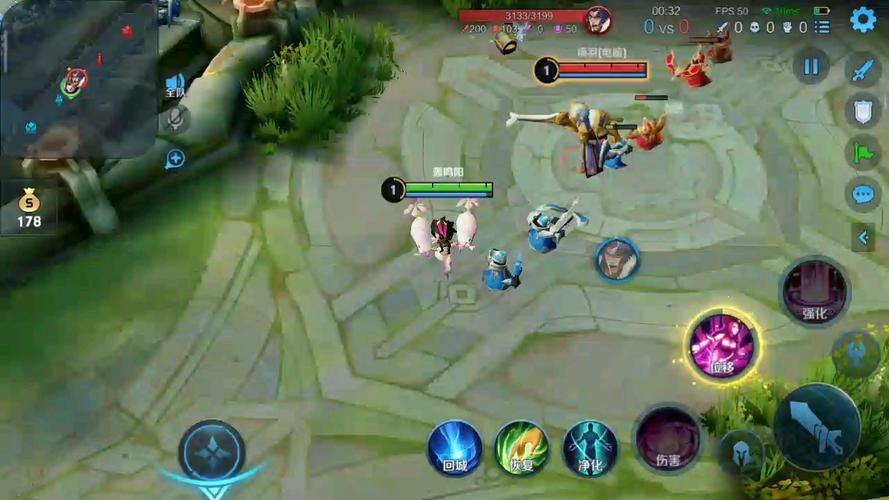Activate the 强化 skill
The image size is (889, 500).
(x=814, y=291)
